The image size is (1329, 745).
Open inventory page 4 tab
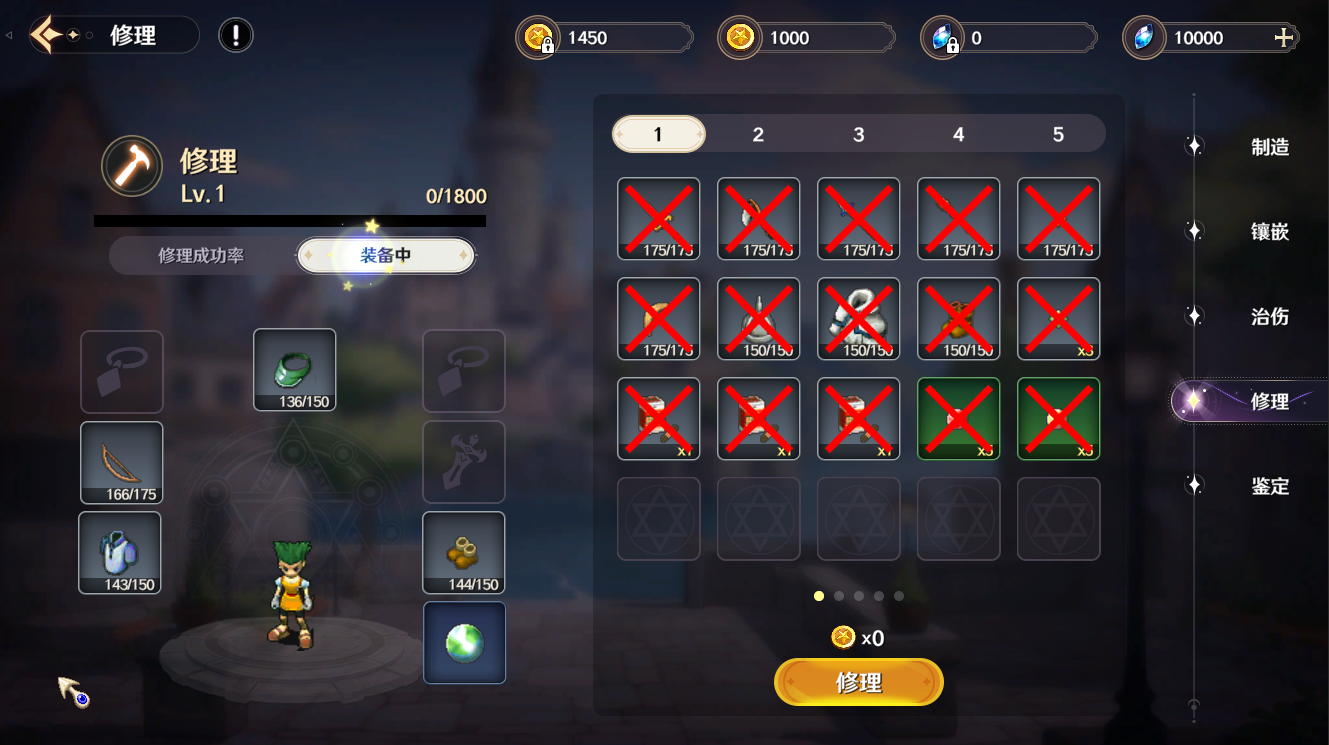coord(958,134)
